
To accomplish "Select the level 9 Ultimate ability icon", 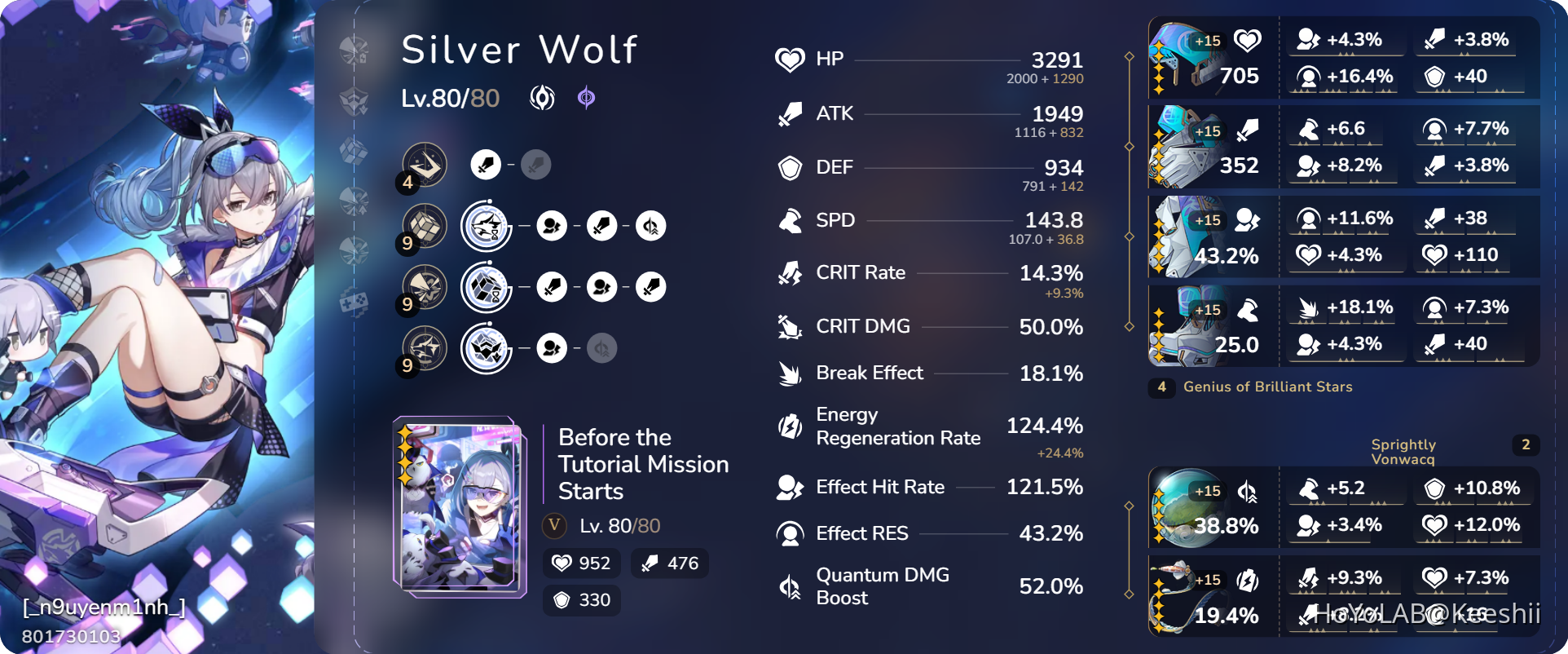I will (424, 287).
